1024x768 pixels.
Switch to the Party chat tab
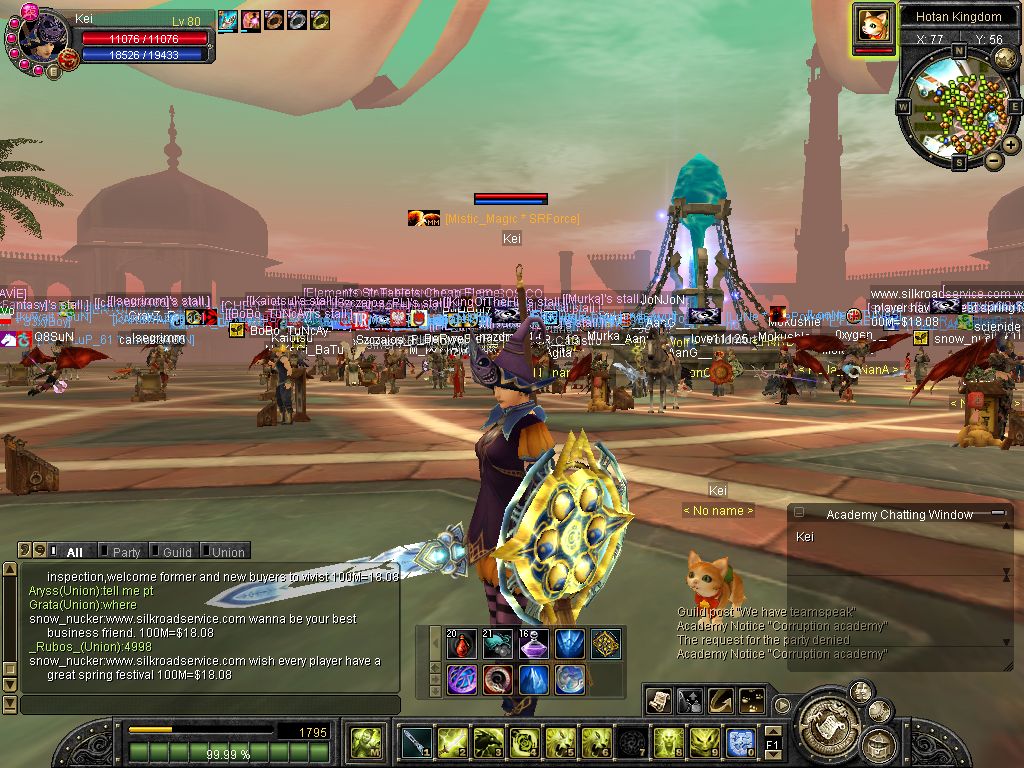click(126, 552)
